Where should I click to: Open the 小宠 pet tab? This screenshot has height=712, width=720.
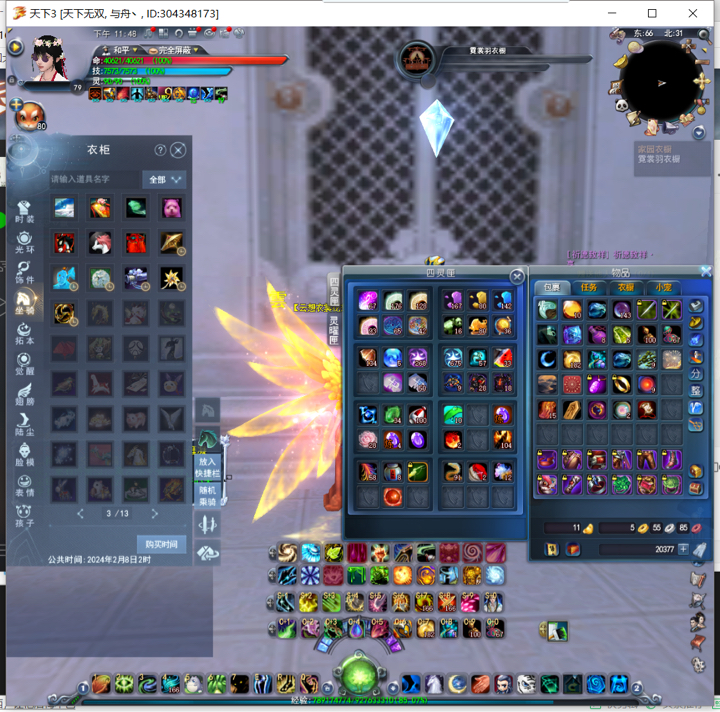[660, 288]
